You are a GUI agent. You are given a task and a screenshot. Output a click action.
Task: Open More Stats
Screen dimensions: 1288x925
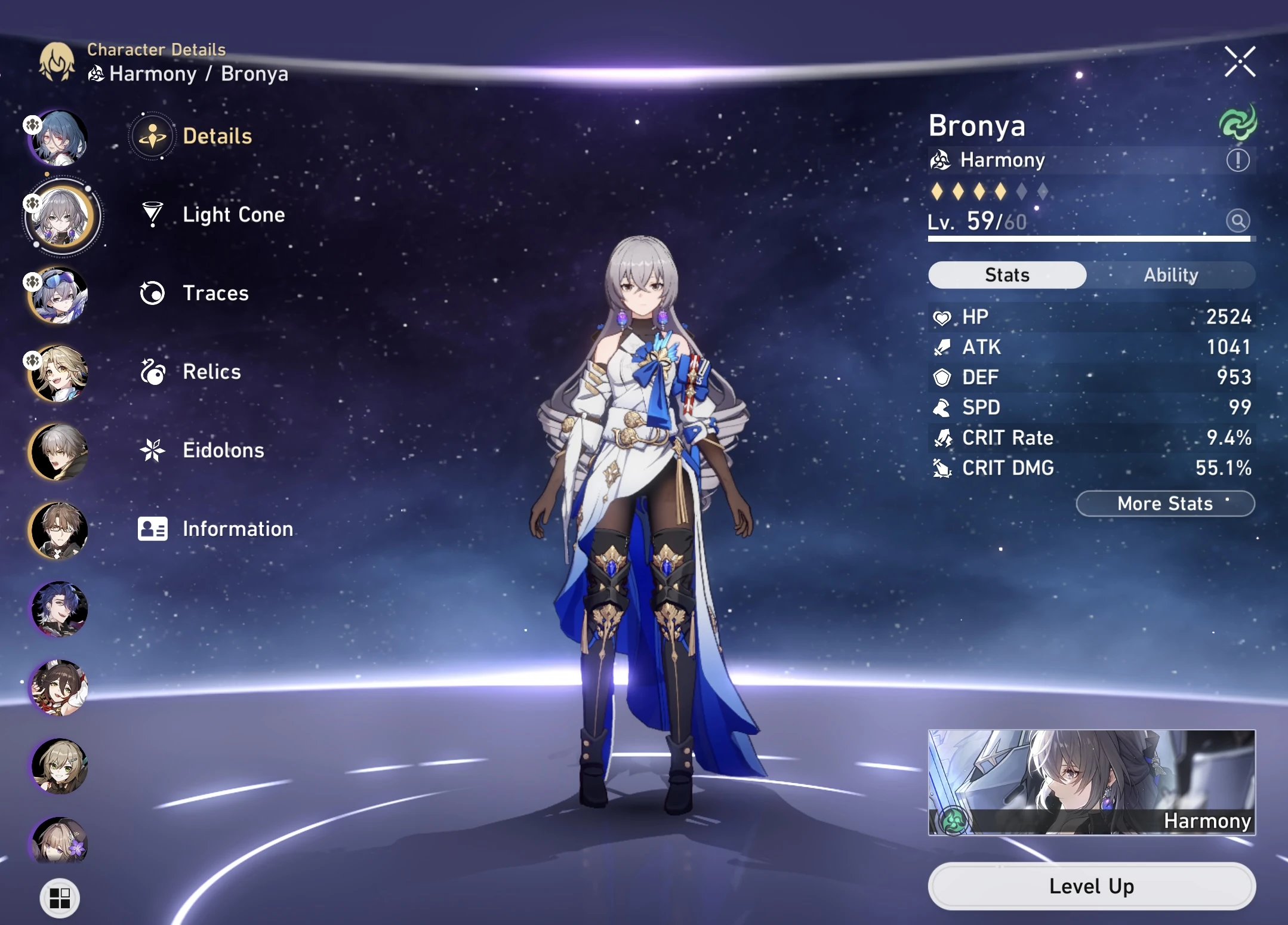click(x=1164, y=504)
